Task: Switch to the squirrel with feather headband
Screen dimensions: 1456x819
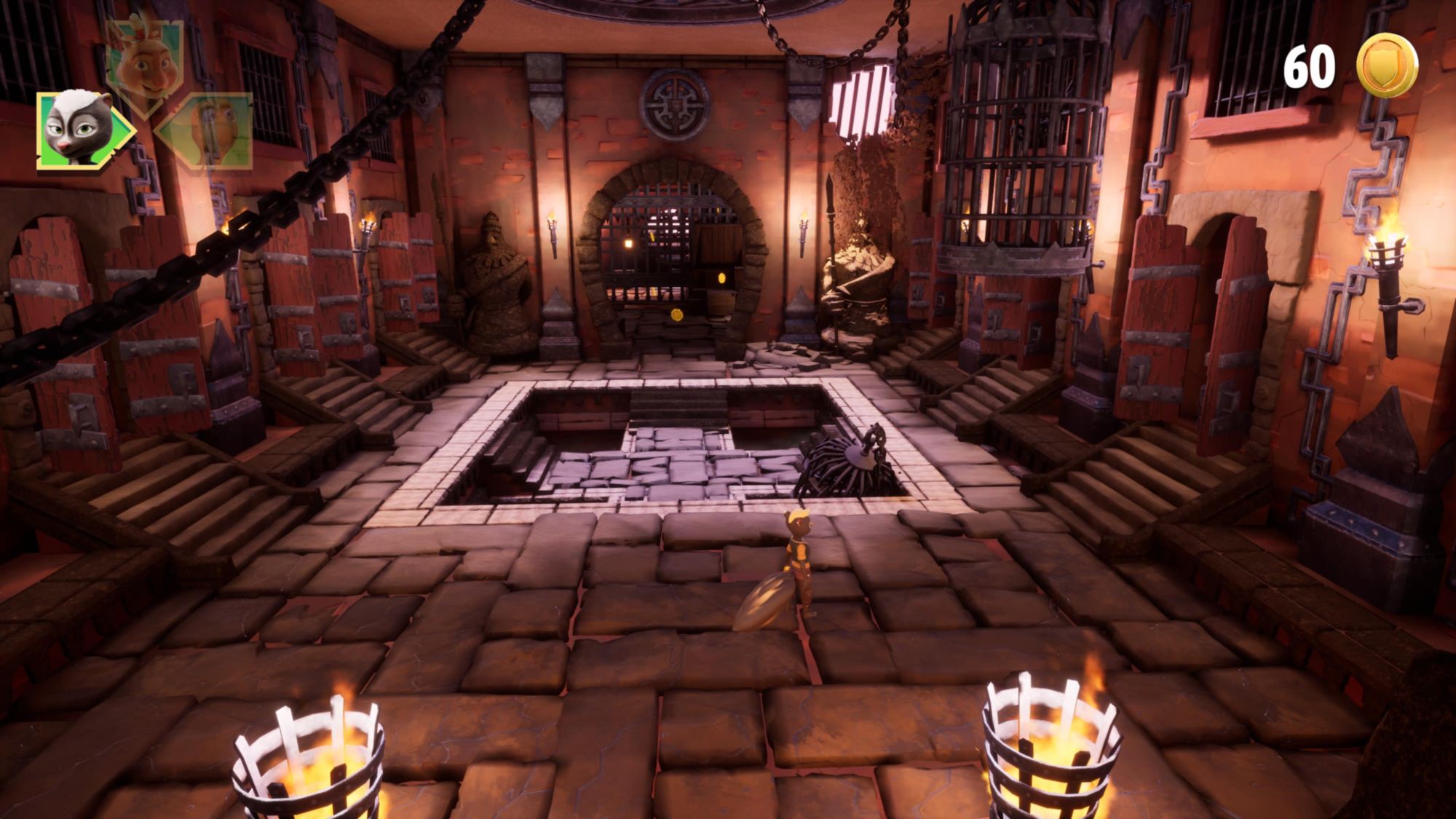Action: pos(144,61)
